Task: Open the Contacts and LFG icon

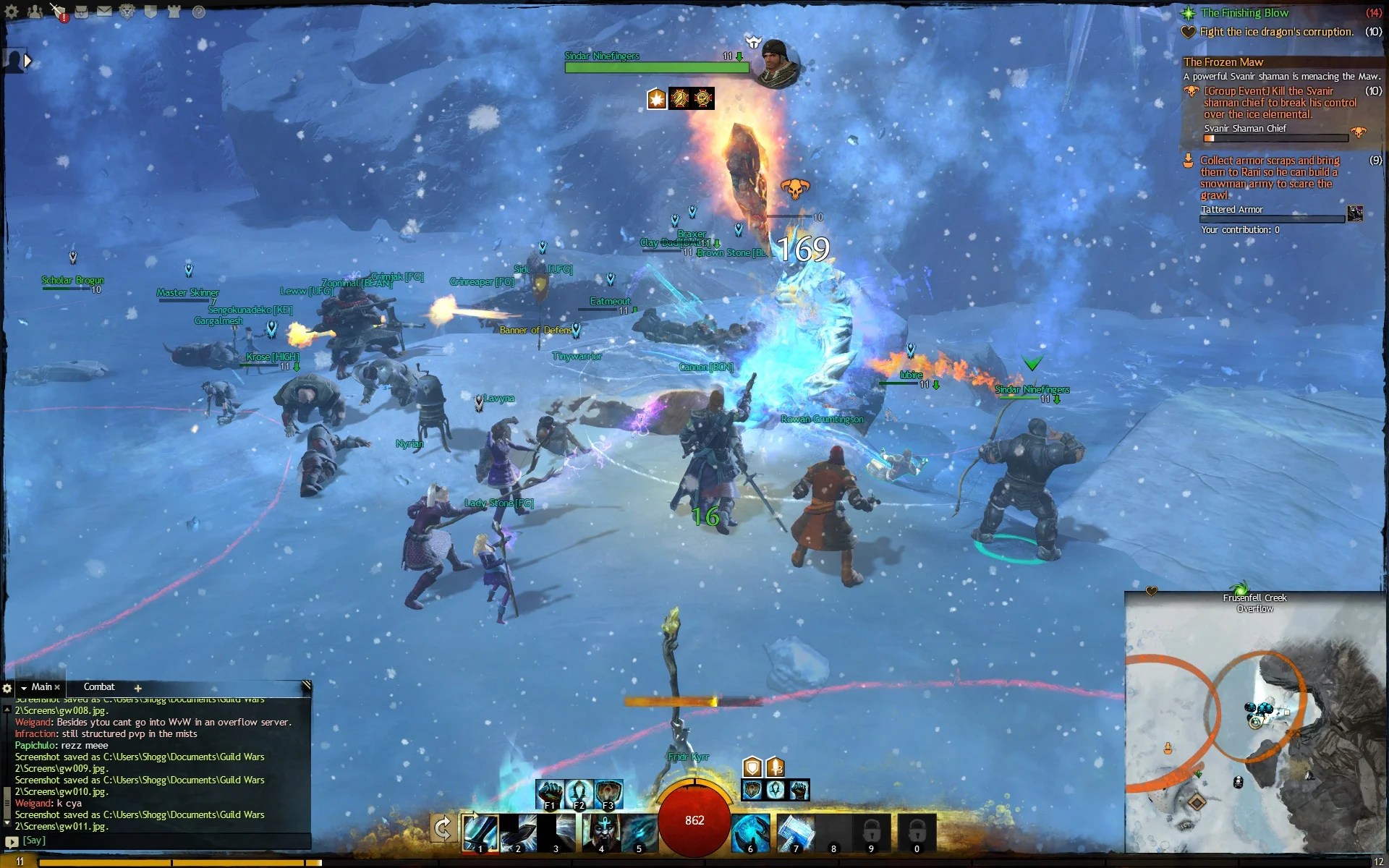Action: tap(35, 12)
